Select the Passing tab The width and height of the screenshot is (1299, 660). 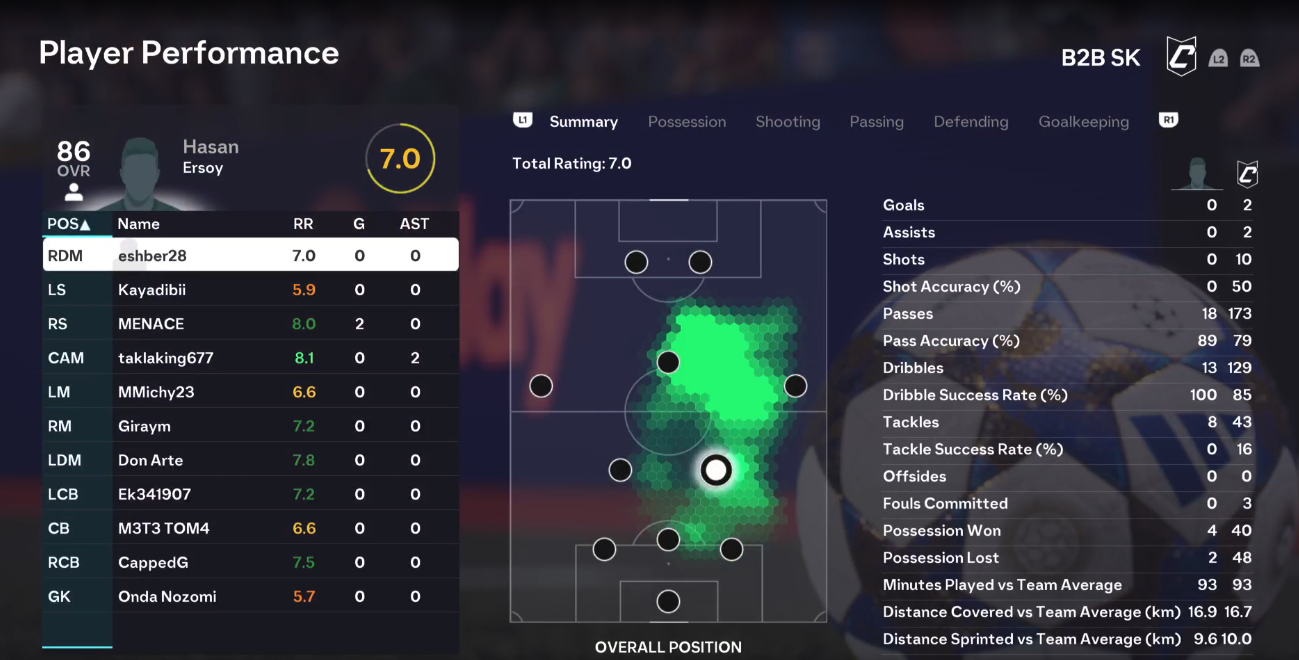(x=877, y=122)
